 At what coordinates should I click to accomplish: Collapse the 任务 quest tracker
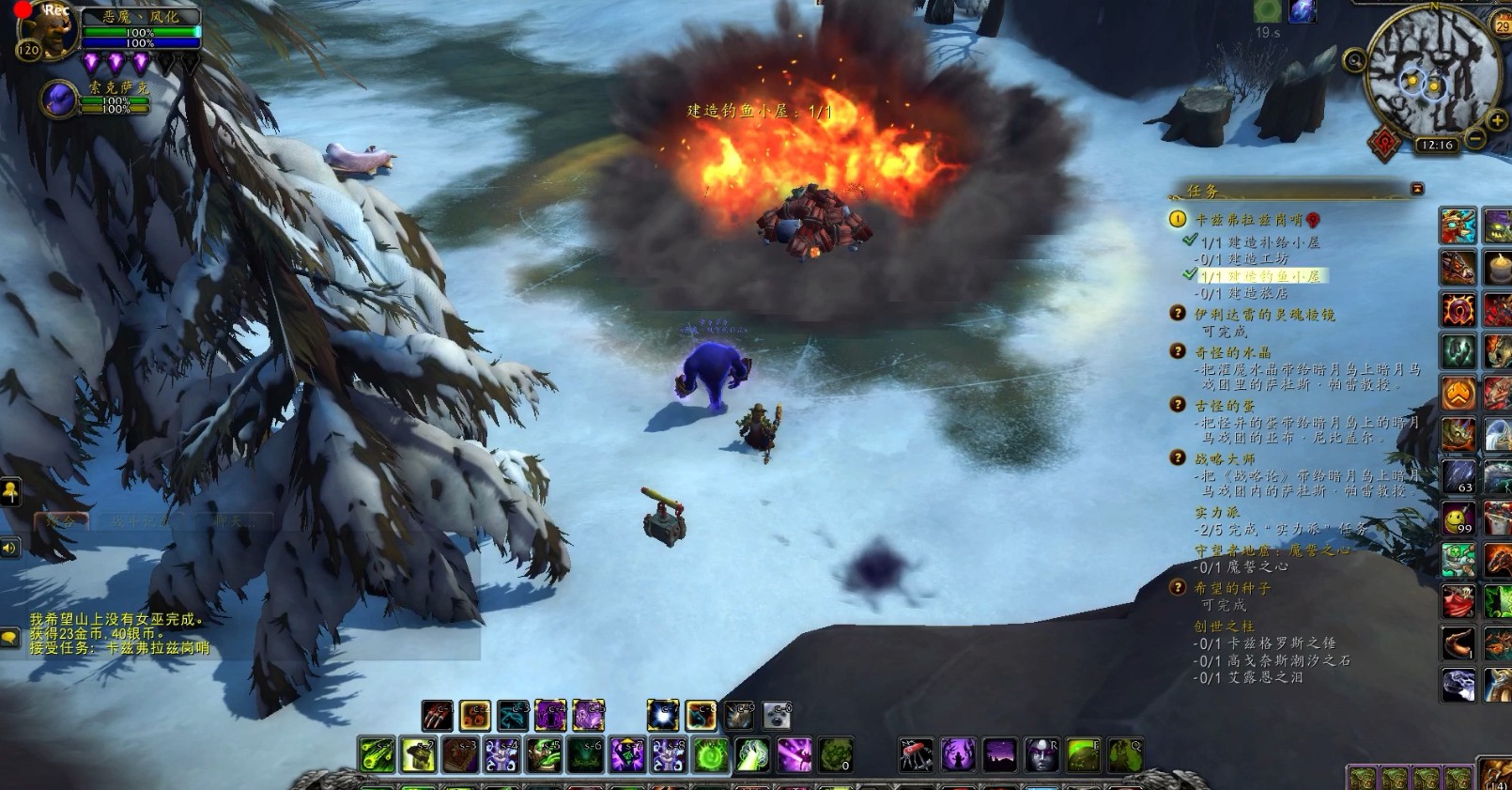1417,189
